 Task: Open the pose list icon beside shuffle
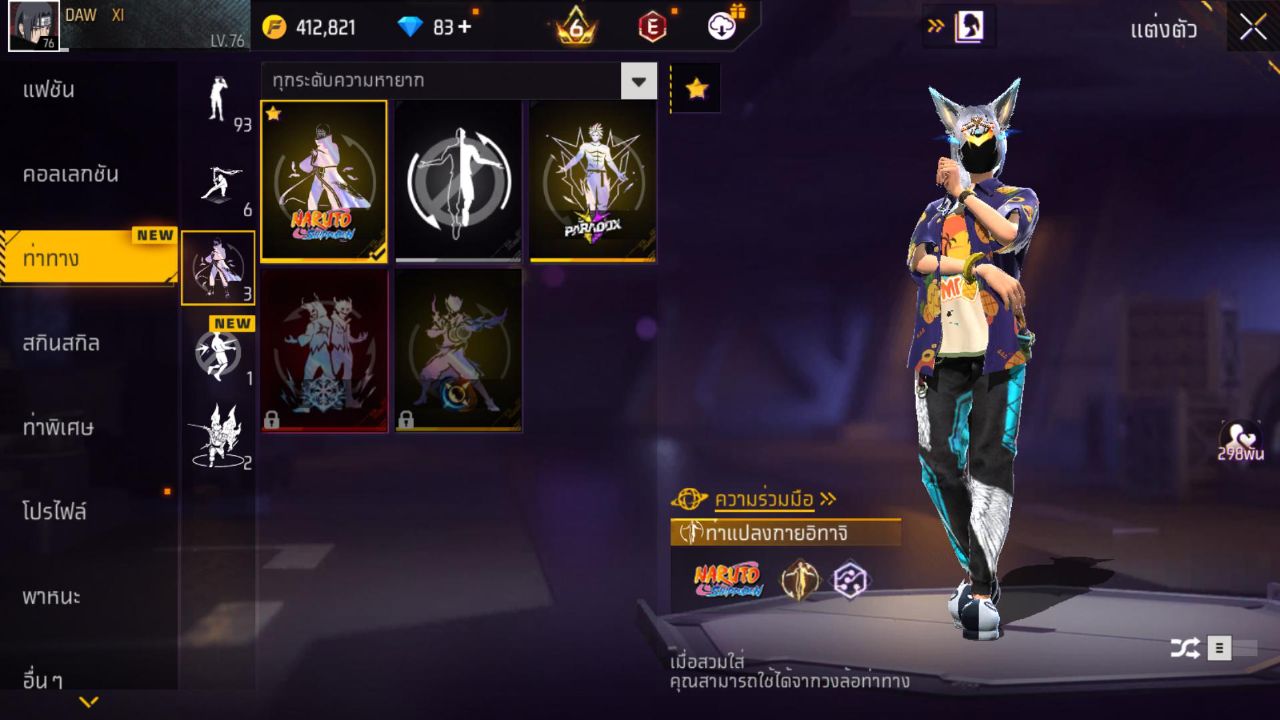click(x=1222, y=648)
